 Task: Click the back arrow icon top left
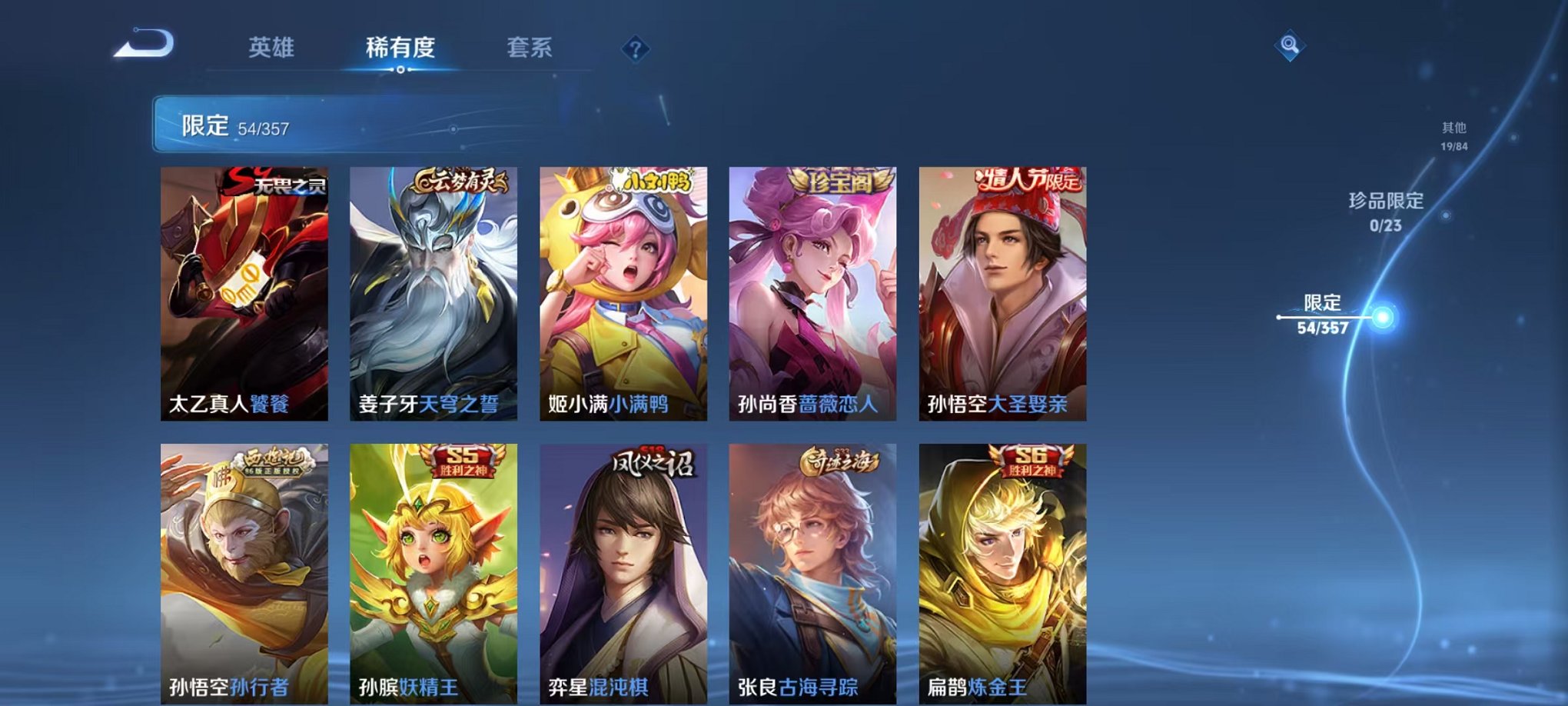(x=142, y=44)
